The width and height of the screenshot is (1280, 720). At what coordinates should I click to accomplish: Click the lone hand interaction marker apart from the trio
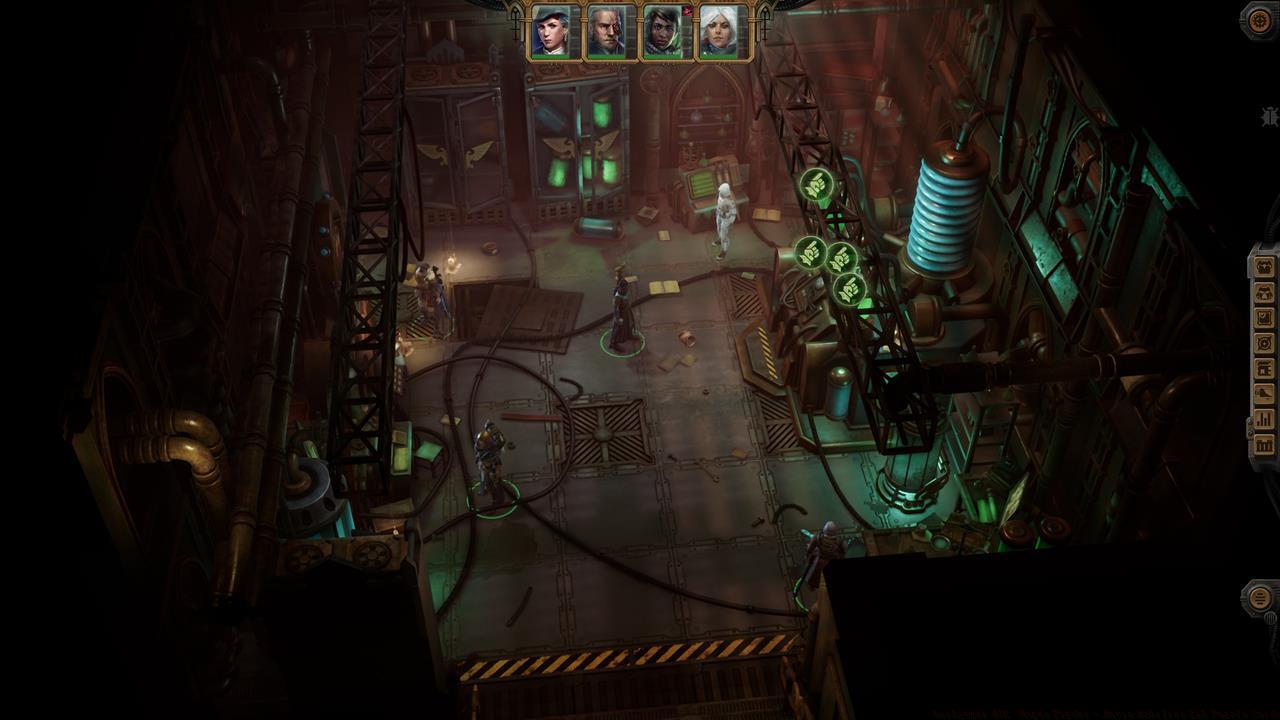815,186
